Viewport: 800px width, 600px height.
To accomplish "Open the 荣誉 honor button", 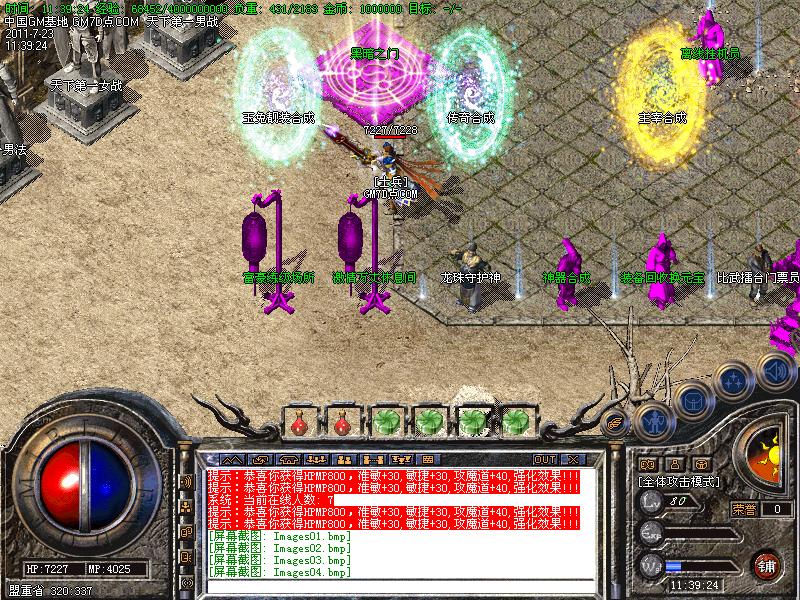I will [x=743, y=509].
